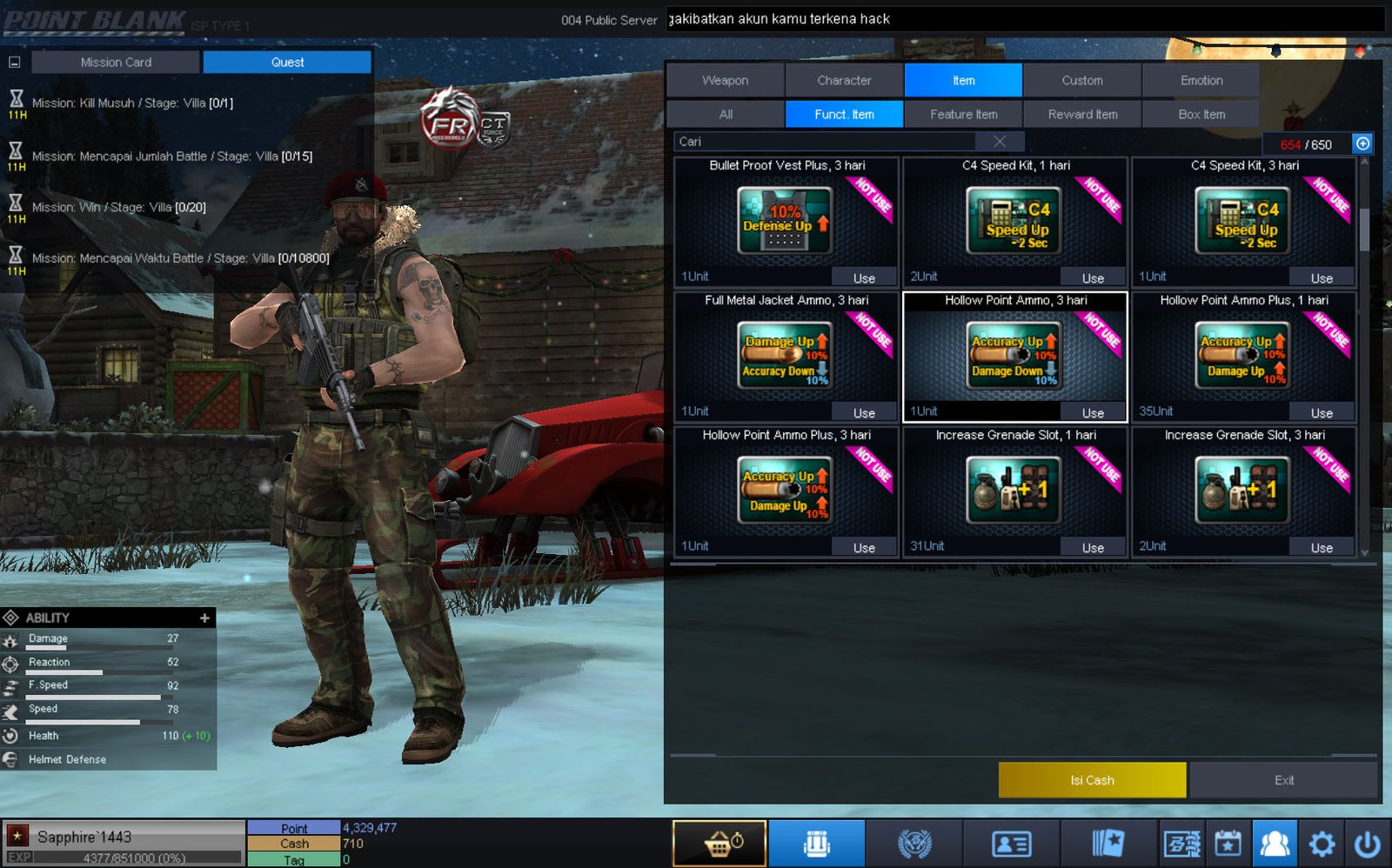Viewport: 1392px width, 868px height.
Task: Expand inventory capacity with plus button
Action: click(x=1362, y=144)
